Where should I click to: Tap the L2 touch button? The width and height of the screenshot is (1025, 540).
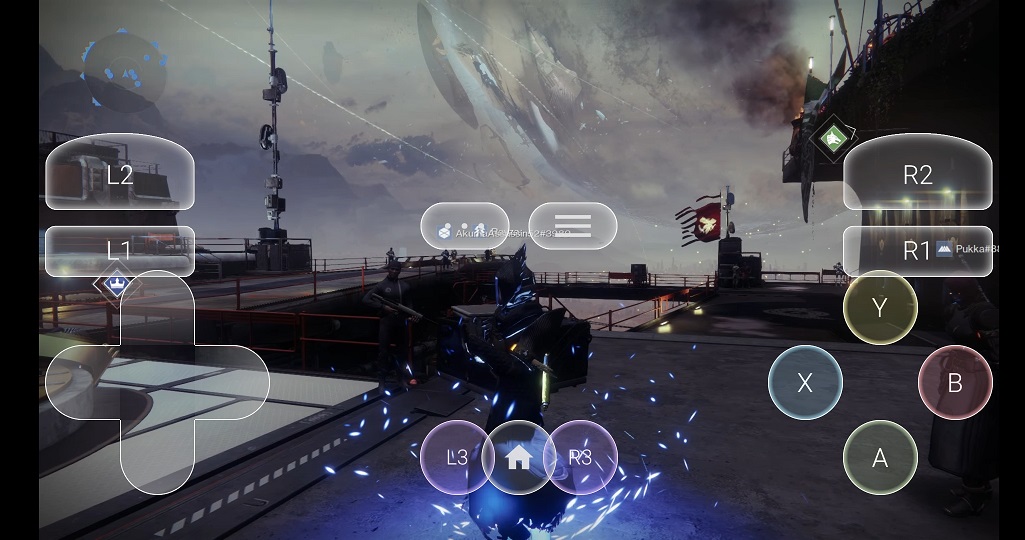click(x=120, y=173)
